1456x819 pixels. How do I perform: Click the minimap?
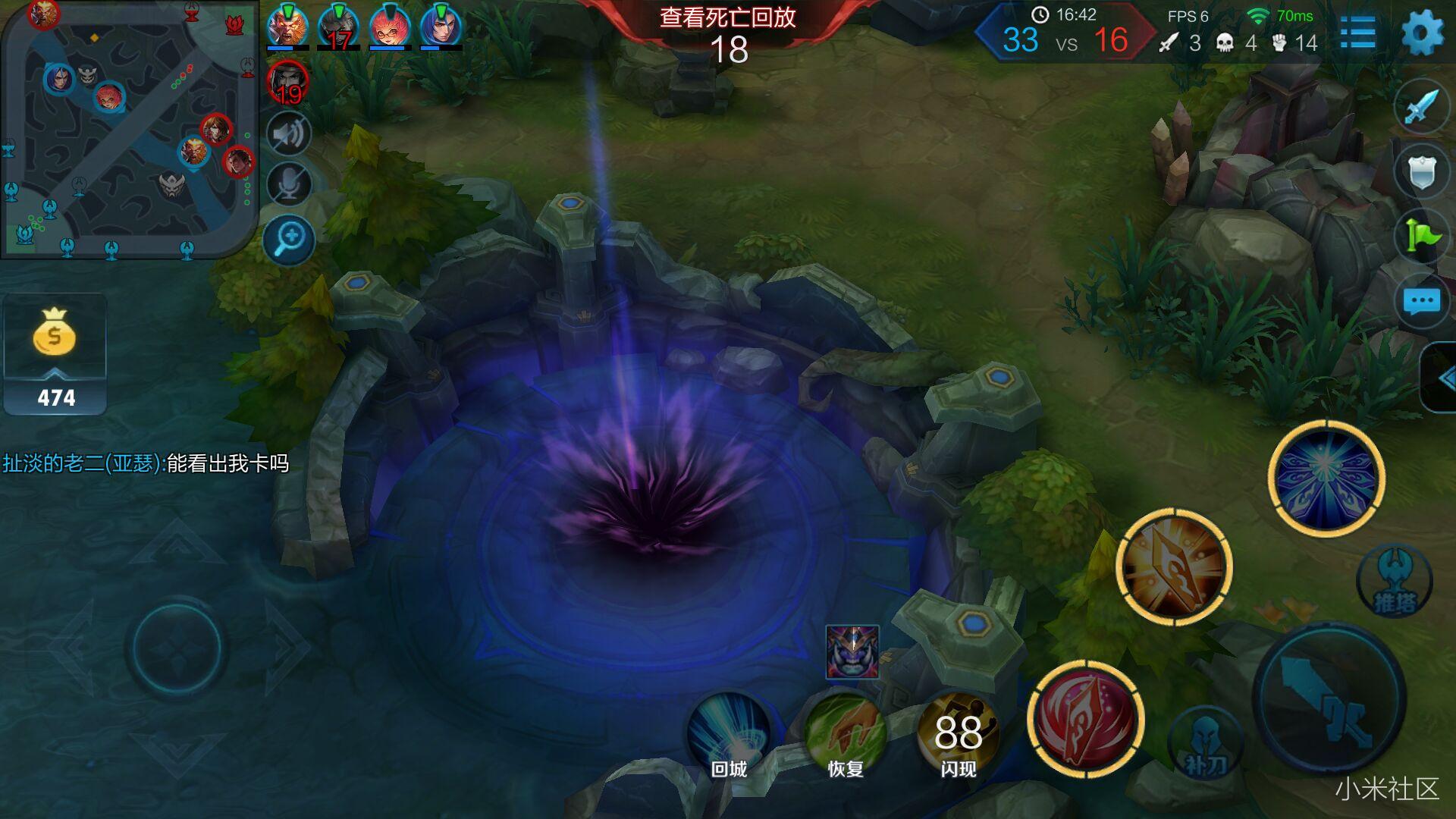[x=129, y=129]
